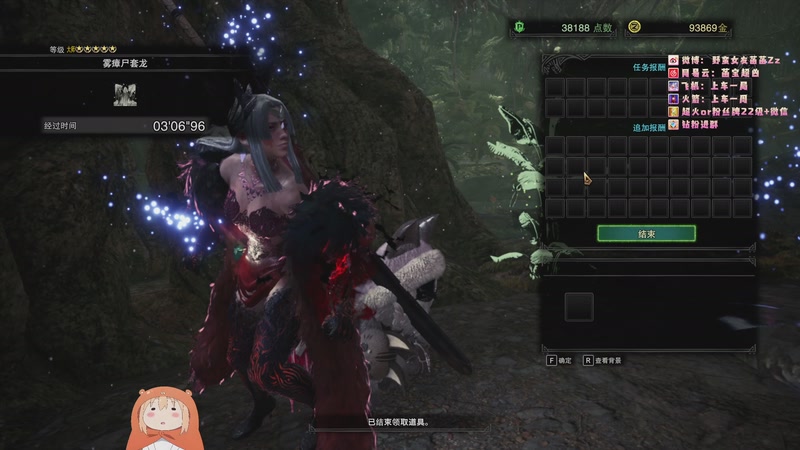The width and height of the screenshot is (800, 450).
Task: Click the green 结束 (End) button
Action: (646, 233)
